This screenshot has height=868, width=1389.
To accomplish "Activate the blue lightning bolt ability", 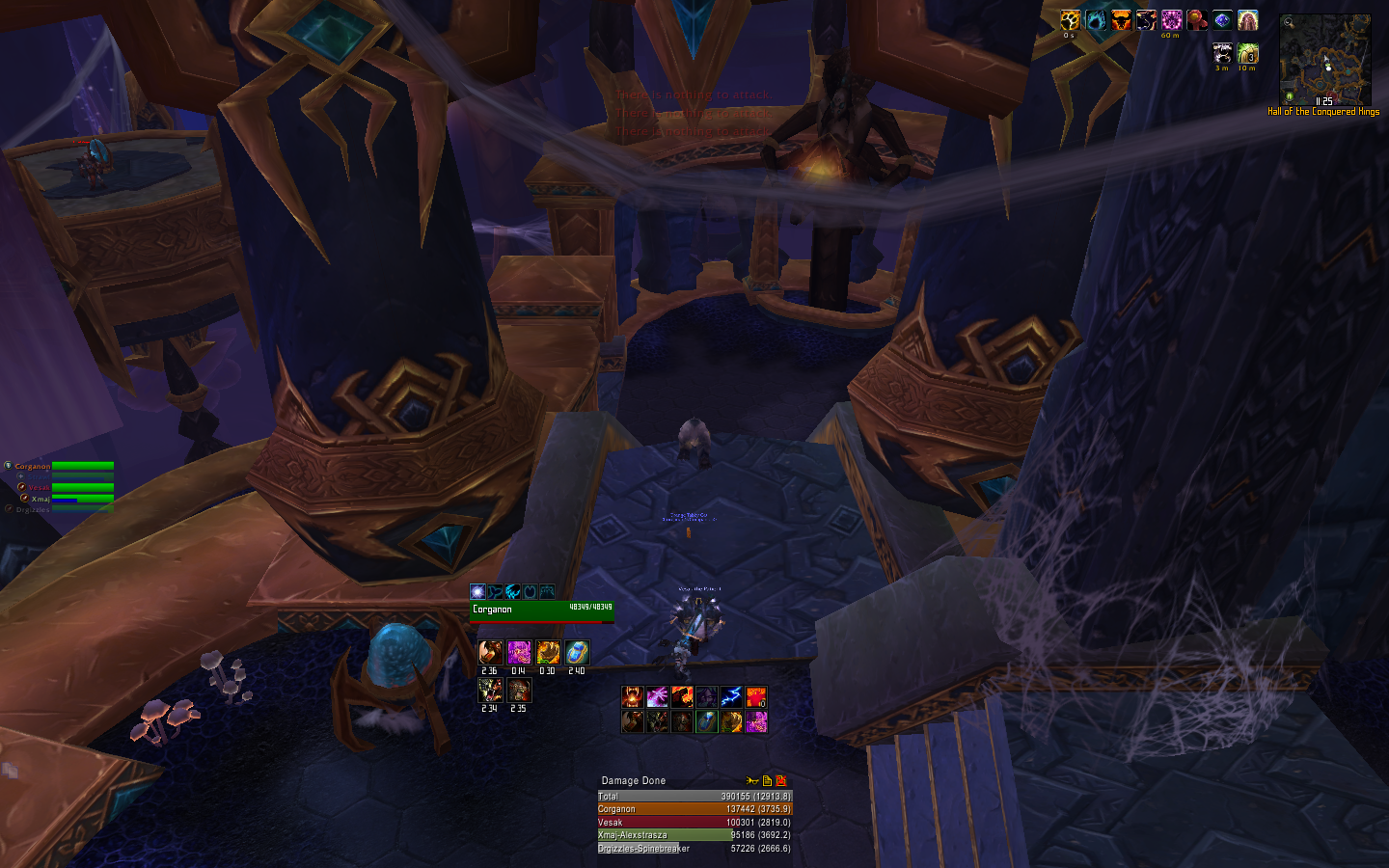I will pos(730,696).
